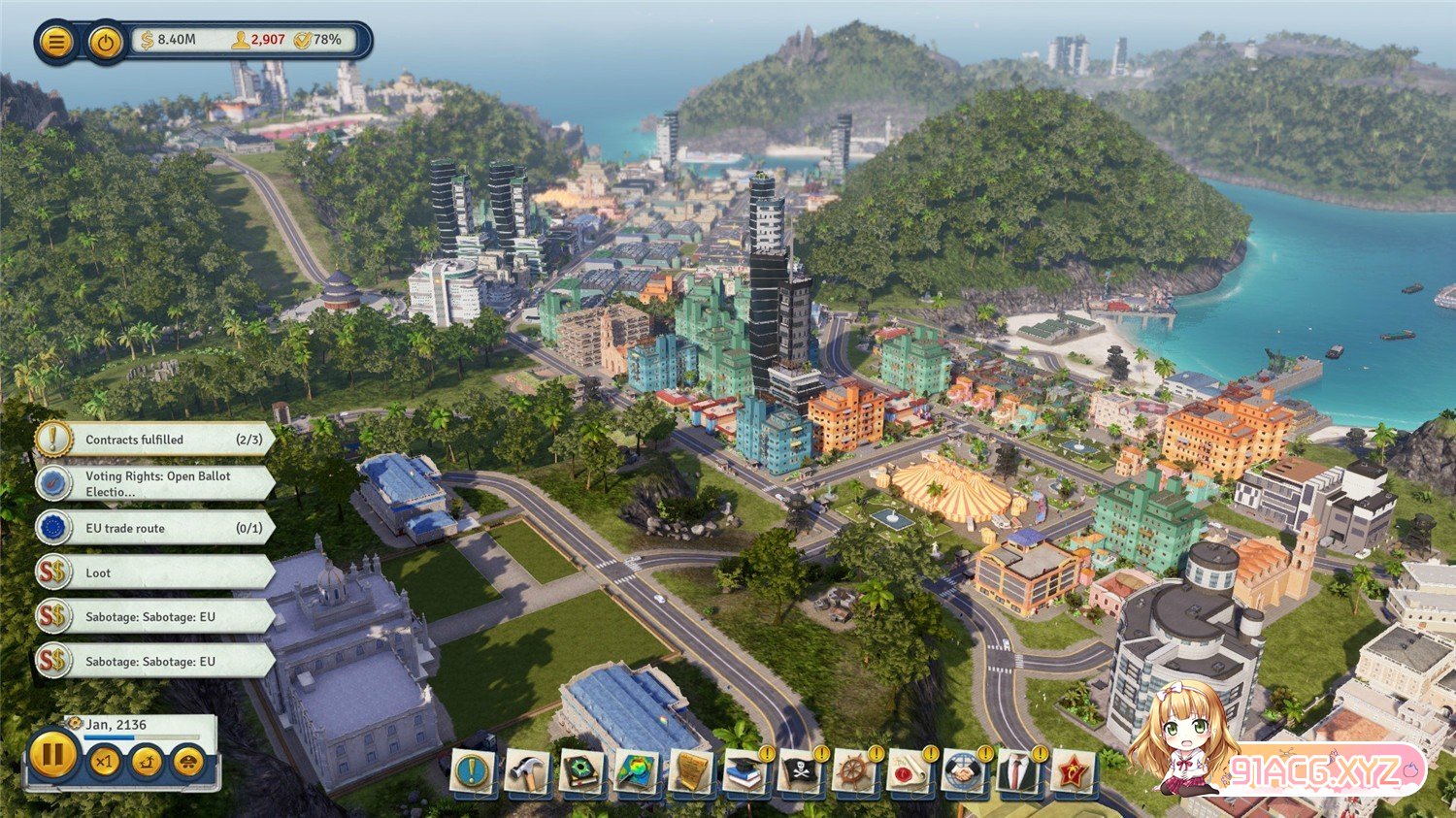1456x818 pixels.
Task: Open the exclamation mark tasks panel
Action: 473,771
